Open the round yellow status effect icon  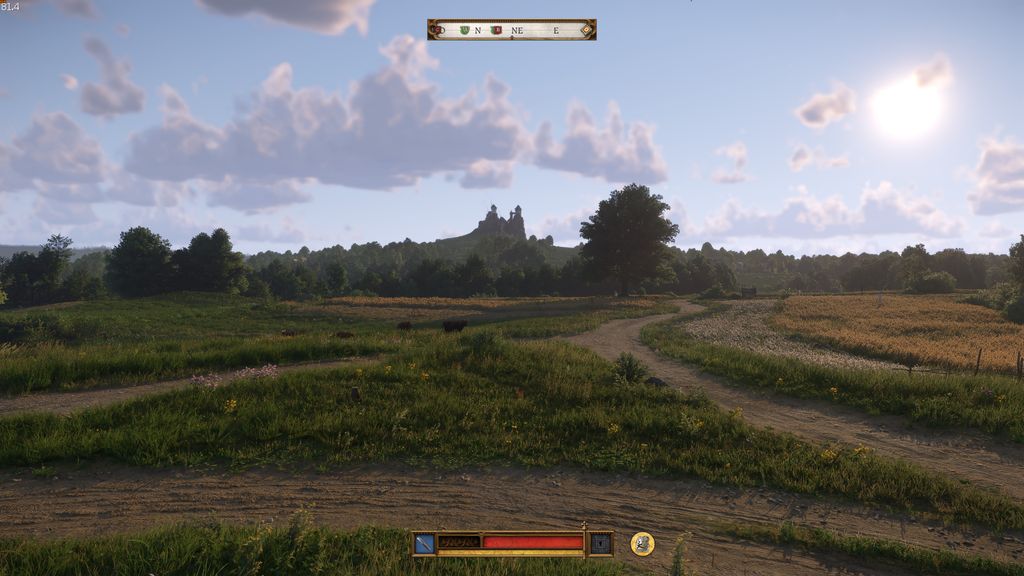(642, 543)
